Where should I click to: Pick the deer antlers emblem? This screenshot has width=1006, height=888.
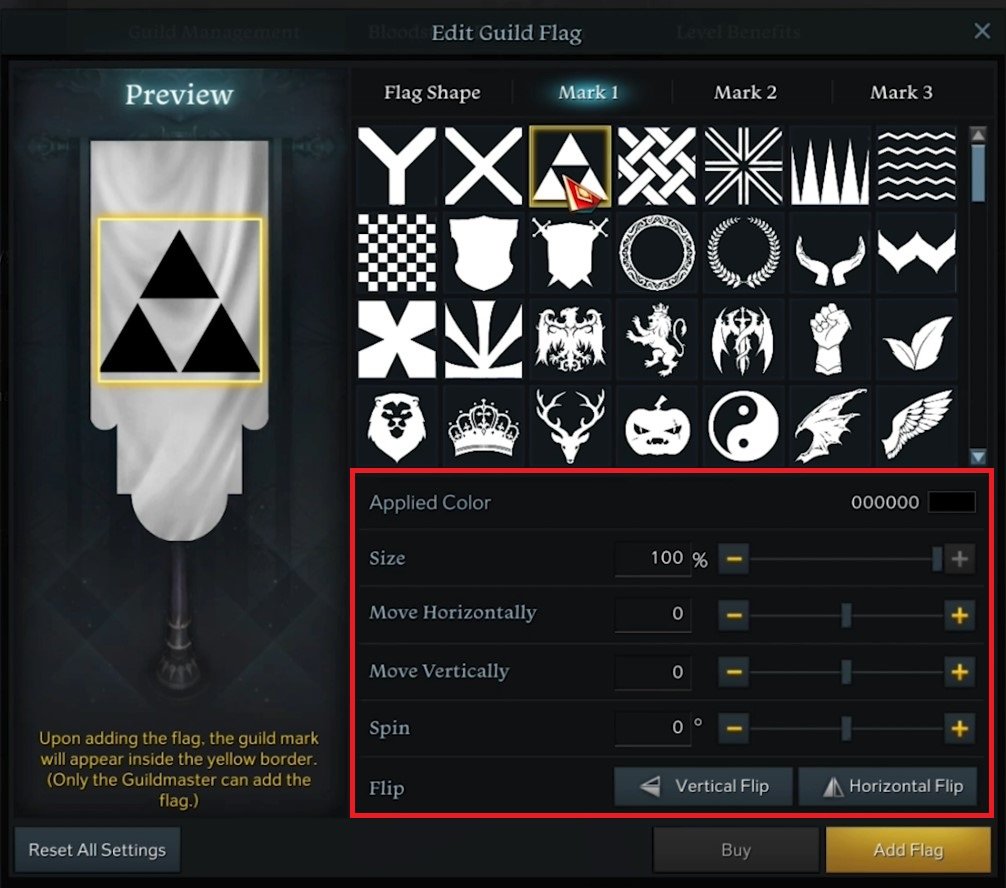[x=570, y=425]
